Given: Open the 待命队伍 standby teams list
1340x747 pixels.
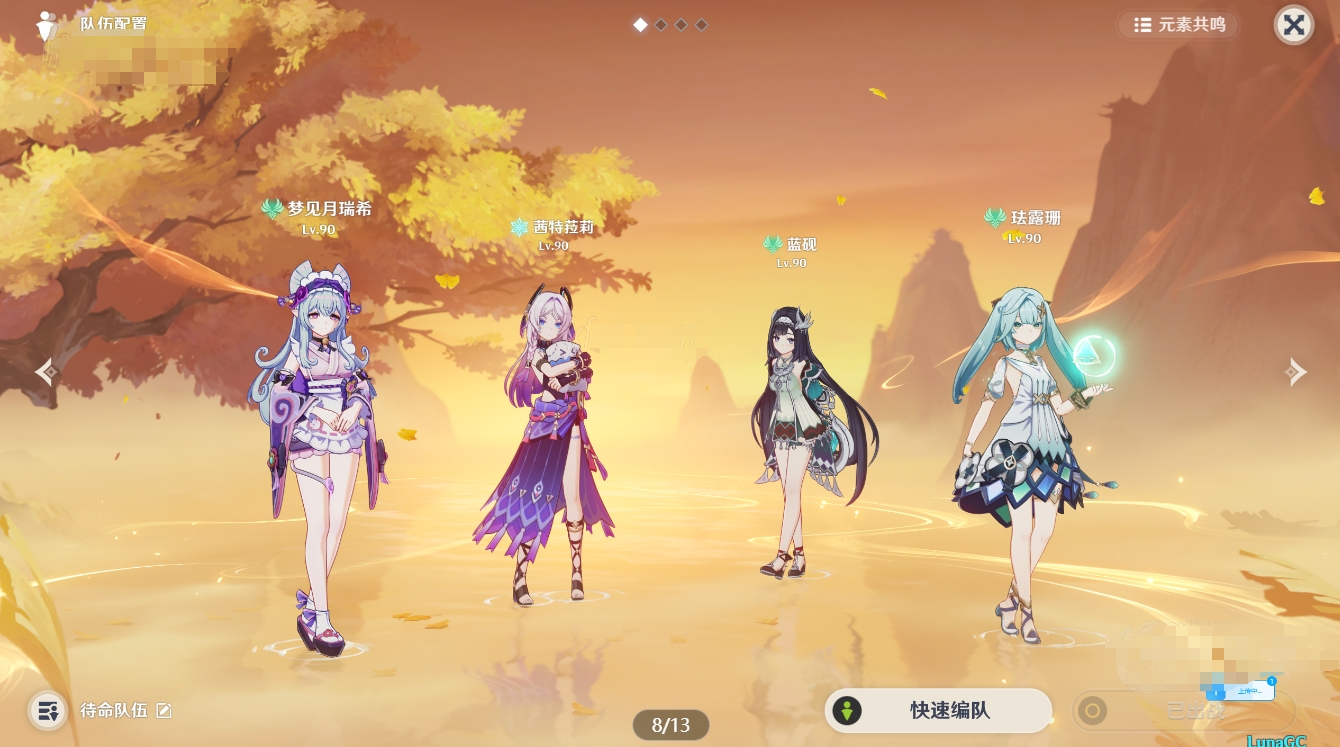Looking at the screenshot, I should tap(47, 711).
